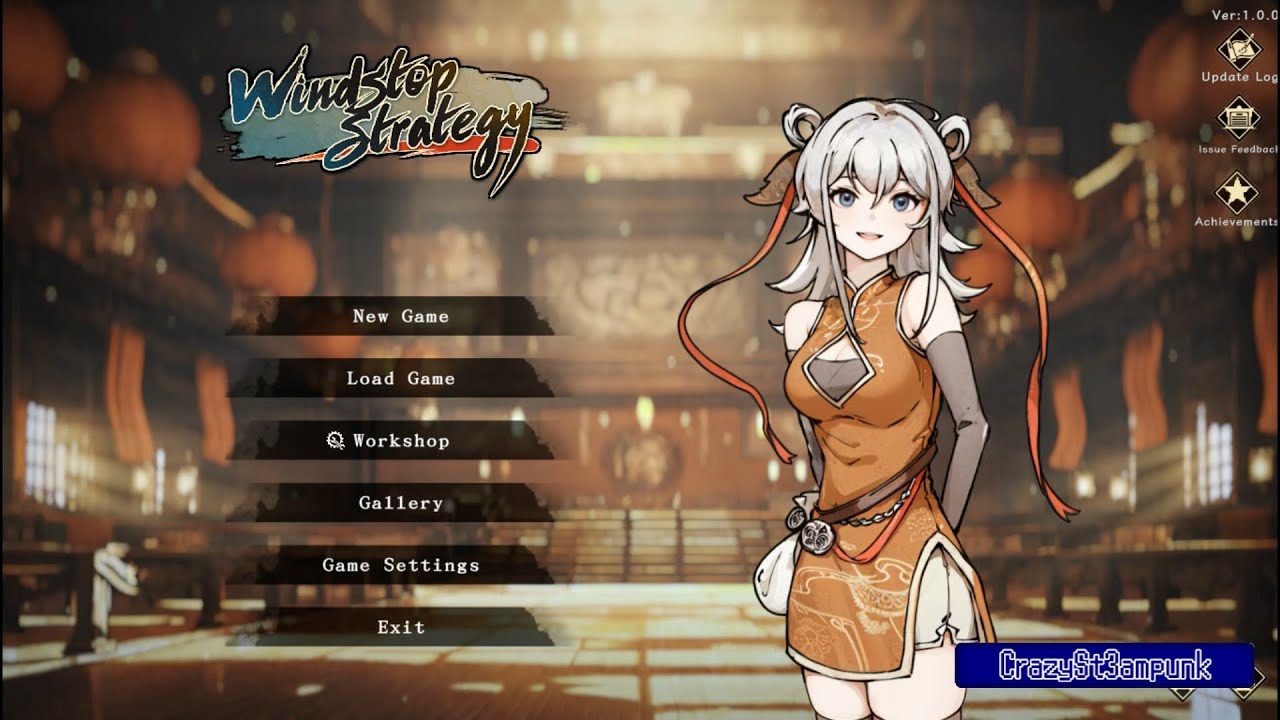Screen dimensions: 1280x720
Task: Open the Load Game menu
Action: click(x=399, y=378)
